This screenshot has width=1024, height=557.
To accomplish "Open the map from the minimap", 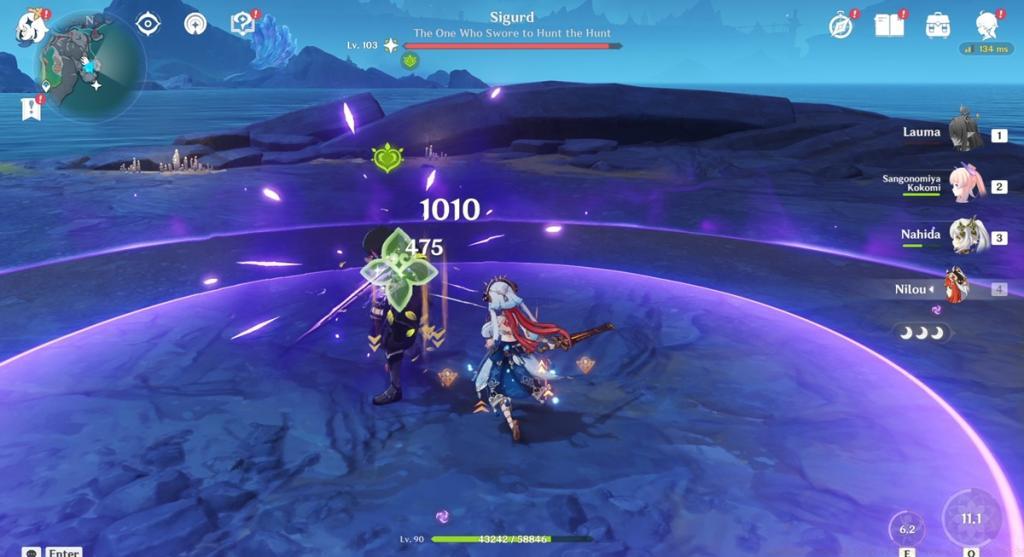I will tap(88, 65).
